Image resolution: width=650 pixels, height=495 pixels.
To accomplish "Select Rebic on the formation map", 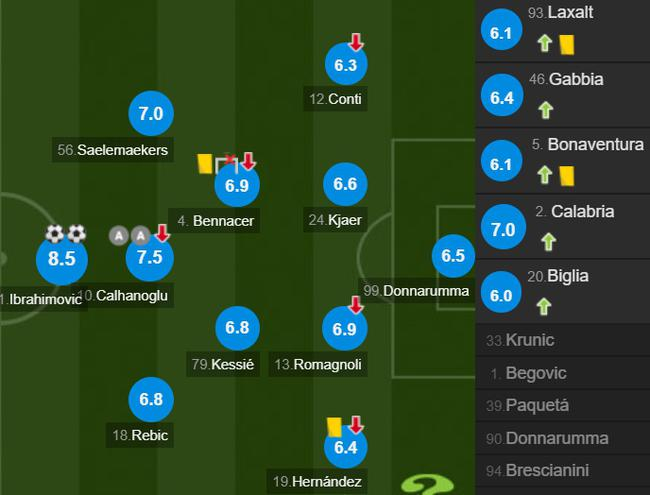I will coord(150,399).
